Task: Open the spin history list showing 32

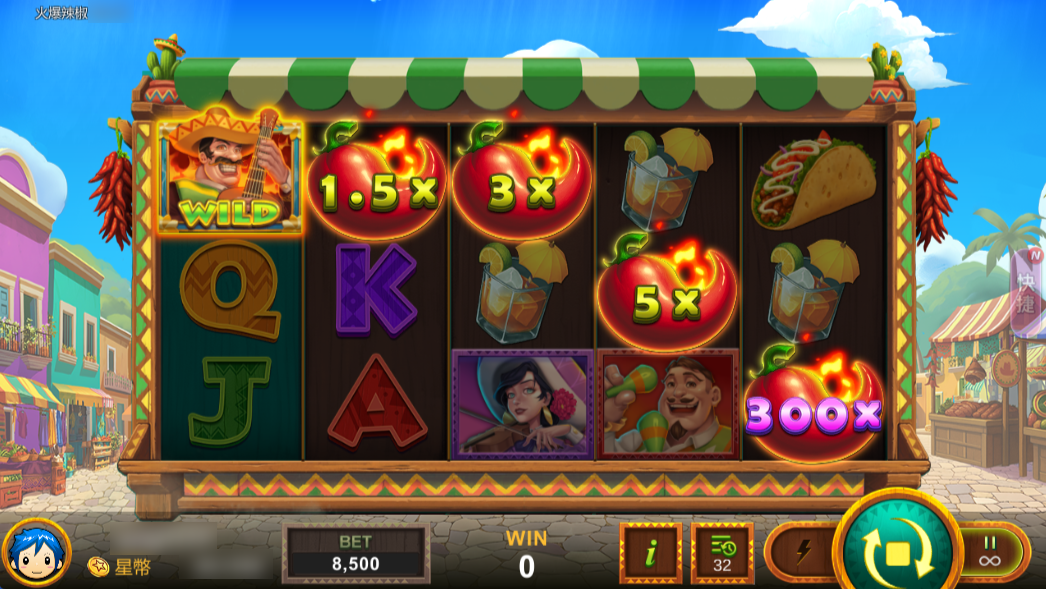Action: click(721, 552)
